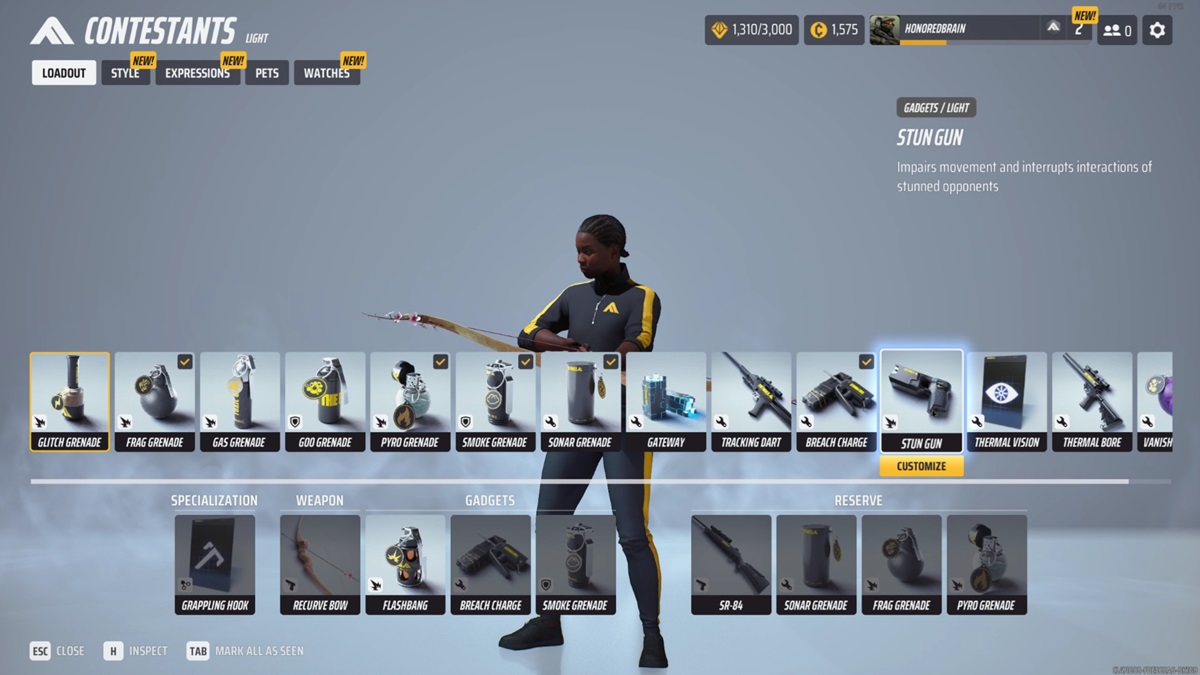Select the Gas Grenade gadget
Screen dimensions: 1200x675
[x=240, y=401]
